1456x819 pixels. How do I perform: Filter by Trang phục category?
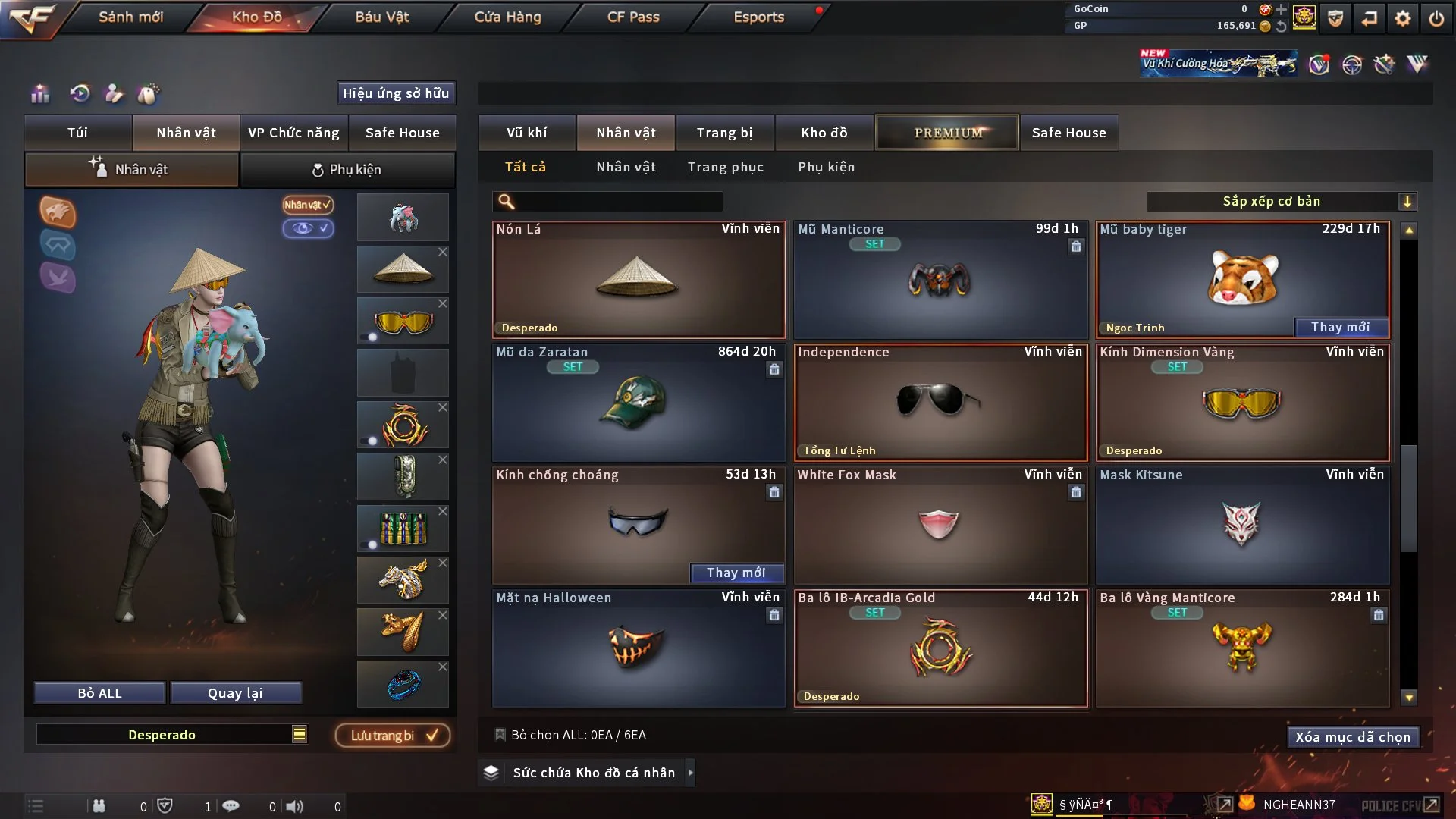[x=725, y=167]
